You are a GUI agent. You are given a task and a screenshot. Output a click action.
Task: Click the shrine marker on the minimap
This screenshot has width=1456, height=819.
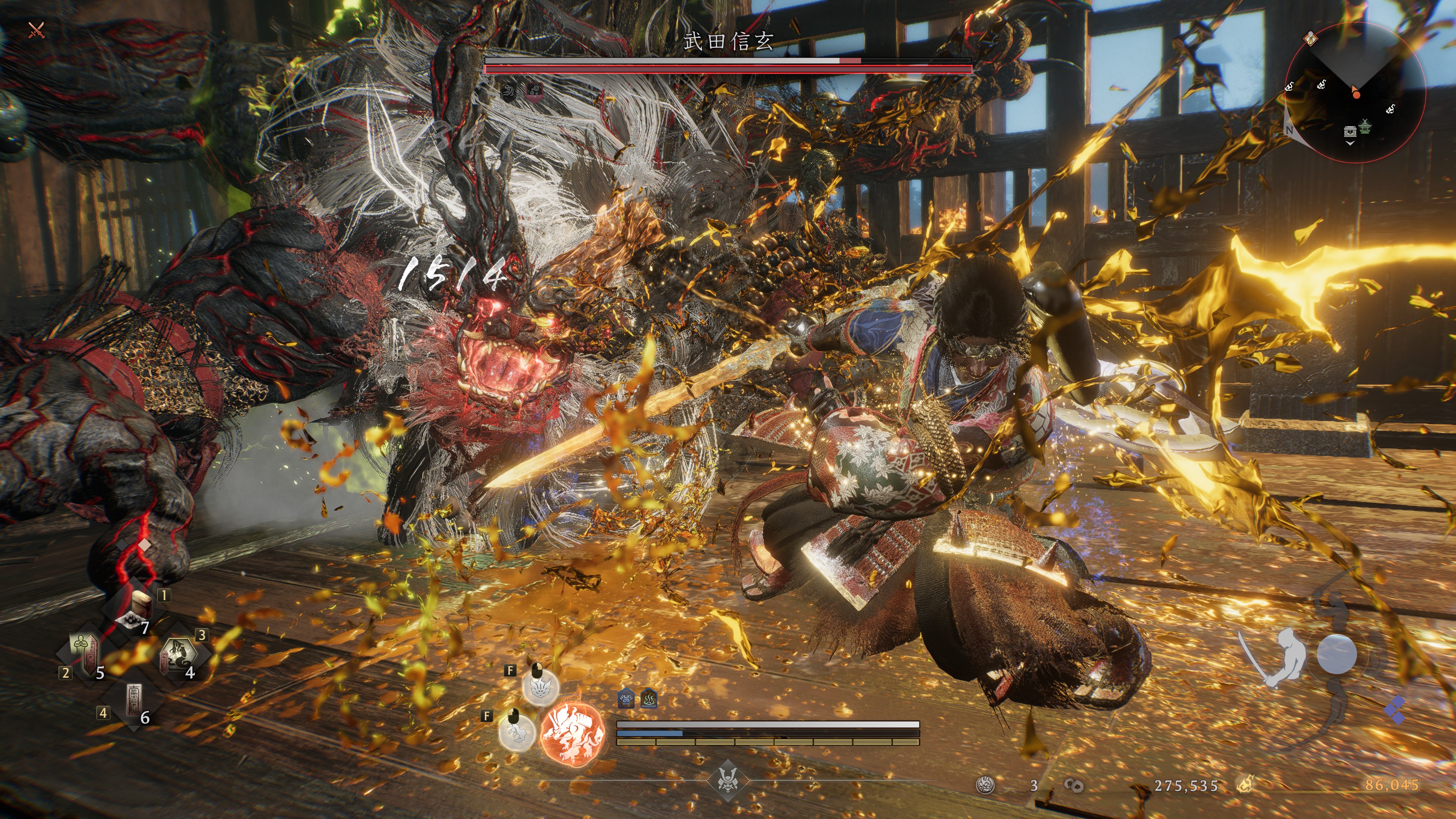click(1365, 126)
